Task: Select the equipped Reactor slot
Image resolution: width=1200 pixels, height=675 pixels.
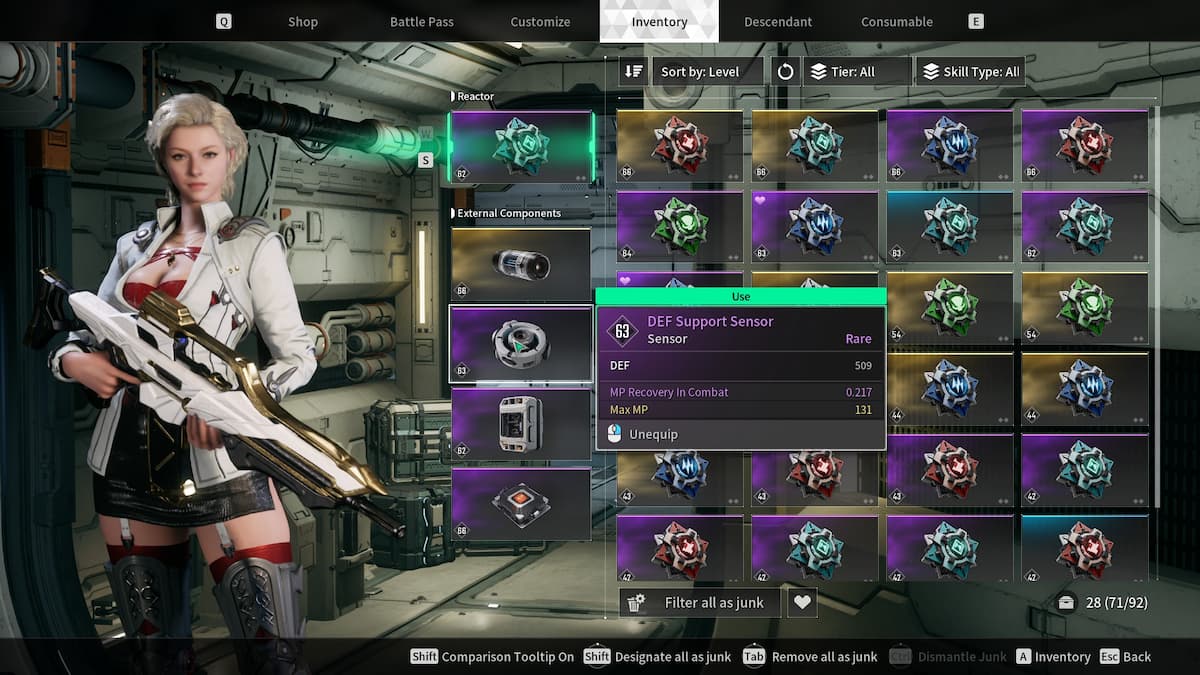Action: 520,146
